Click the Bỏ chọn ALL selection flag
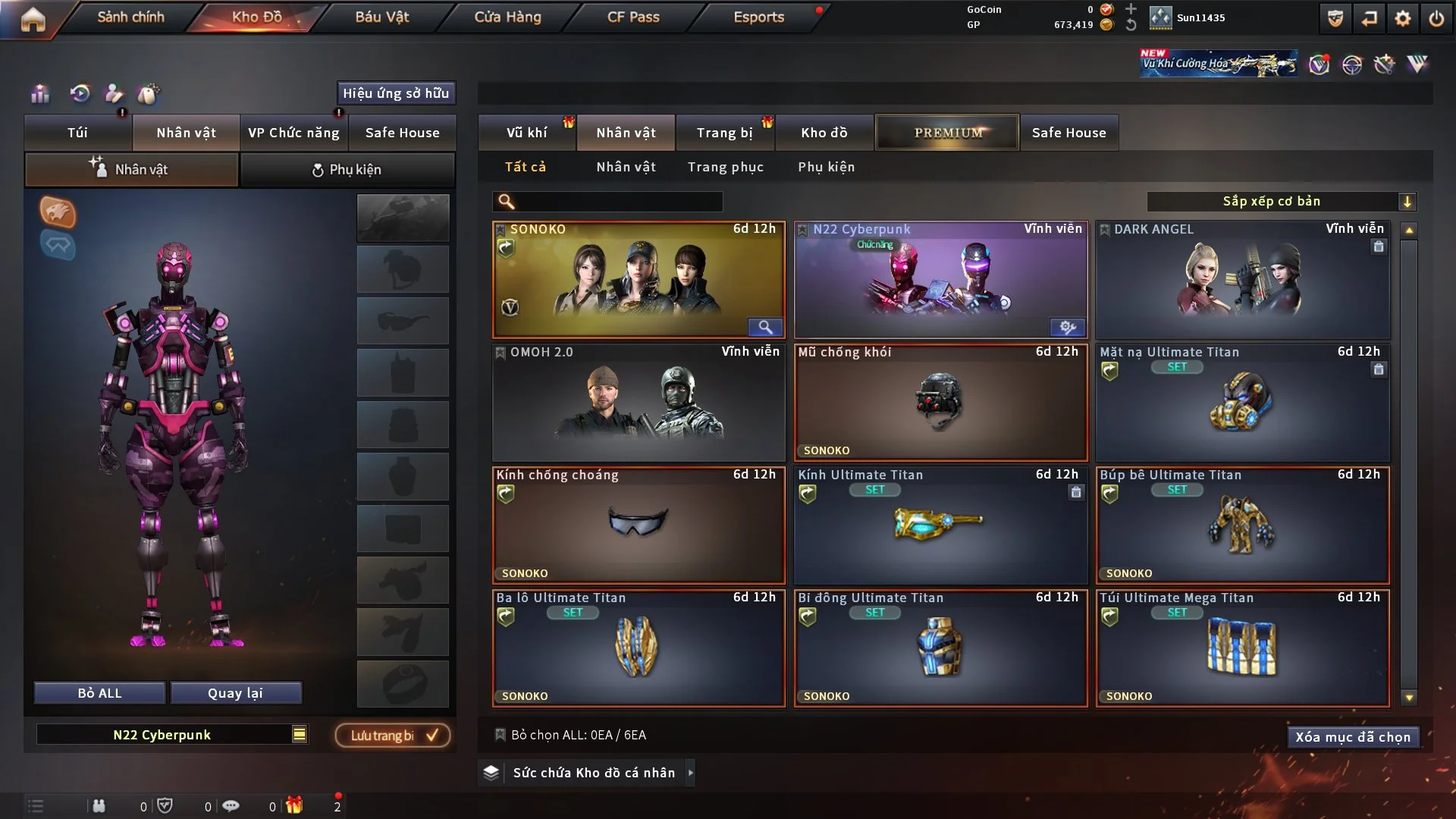The width and height of the screenshot is (1456, 819). pos(500,735)
